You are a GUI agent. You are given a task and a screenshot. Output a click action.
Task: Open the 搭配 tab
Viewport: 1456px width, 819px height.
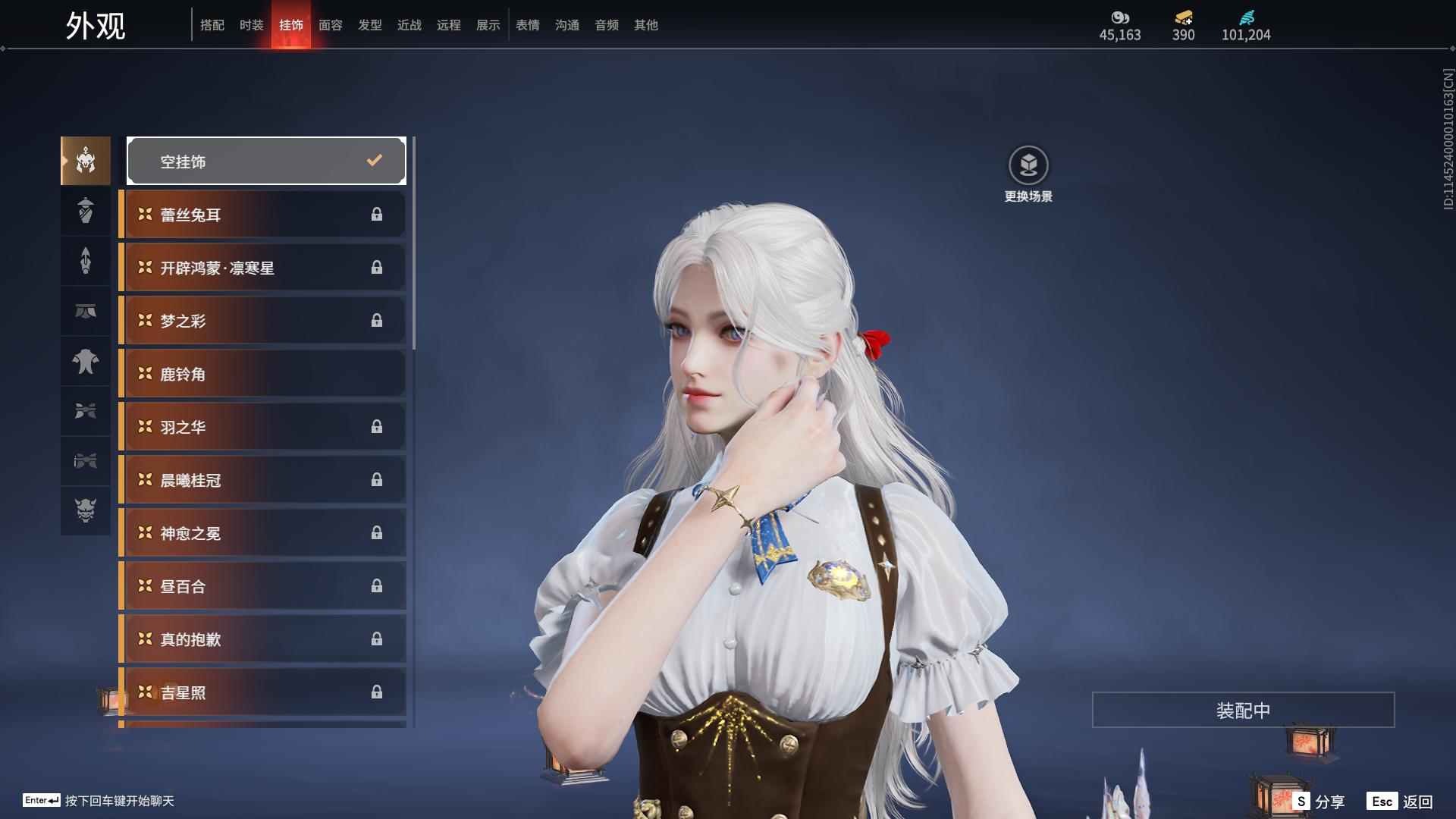212,25
